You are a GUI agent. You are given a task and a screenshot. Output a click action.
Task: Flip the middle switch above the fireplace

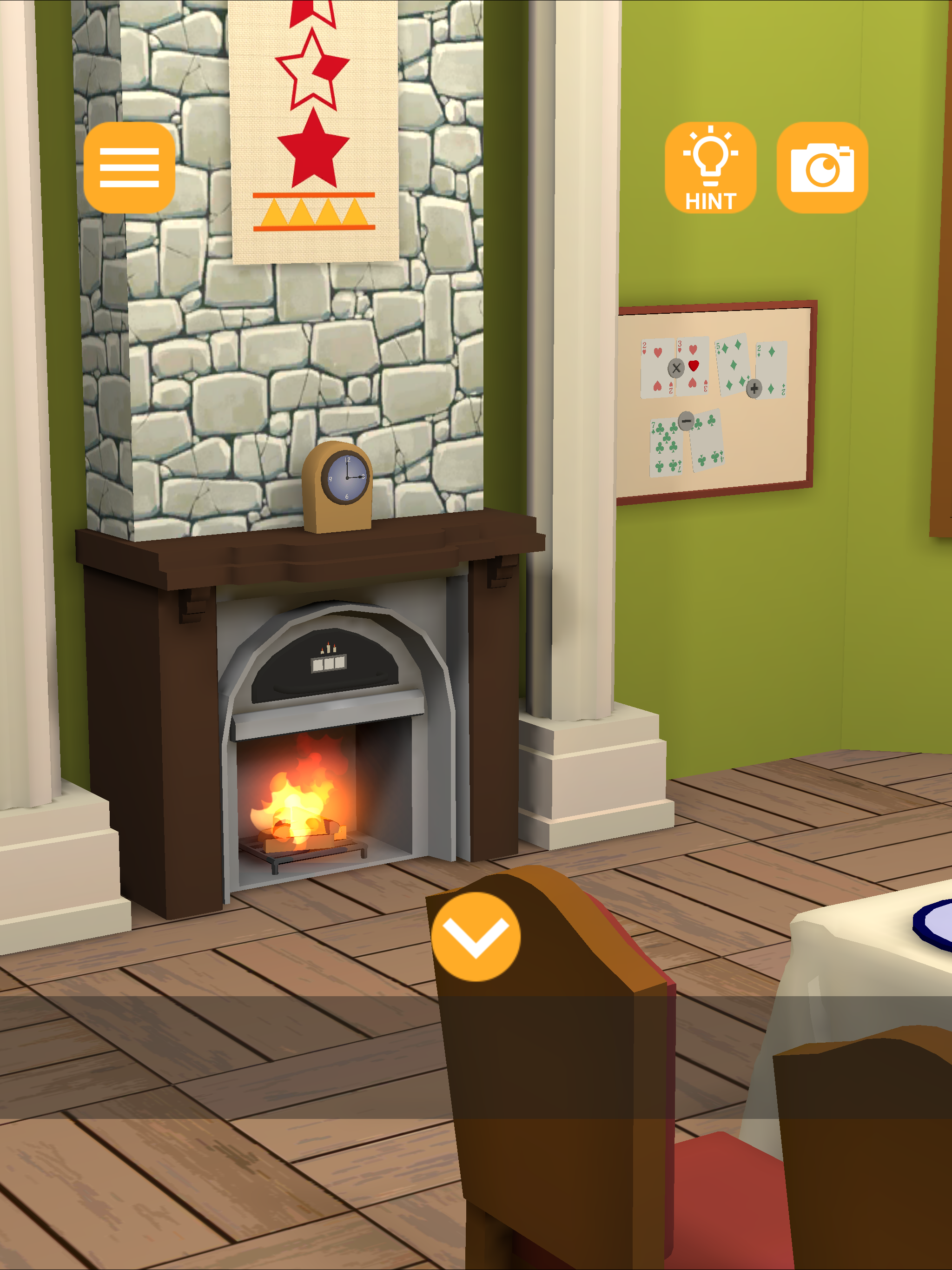tap(329, 664)
